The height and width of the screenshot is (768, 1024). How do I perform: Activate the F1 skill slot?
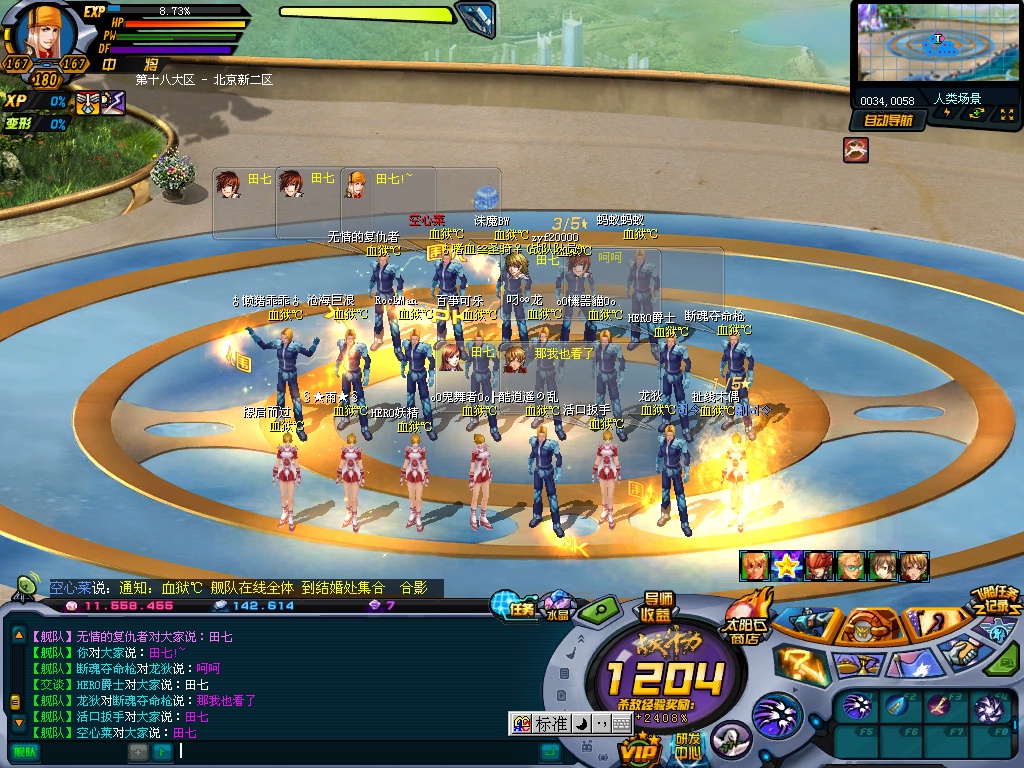click(x=857, y=707)
